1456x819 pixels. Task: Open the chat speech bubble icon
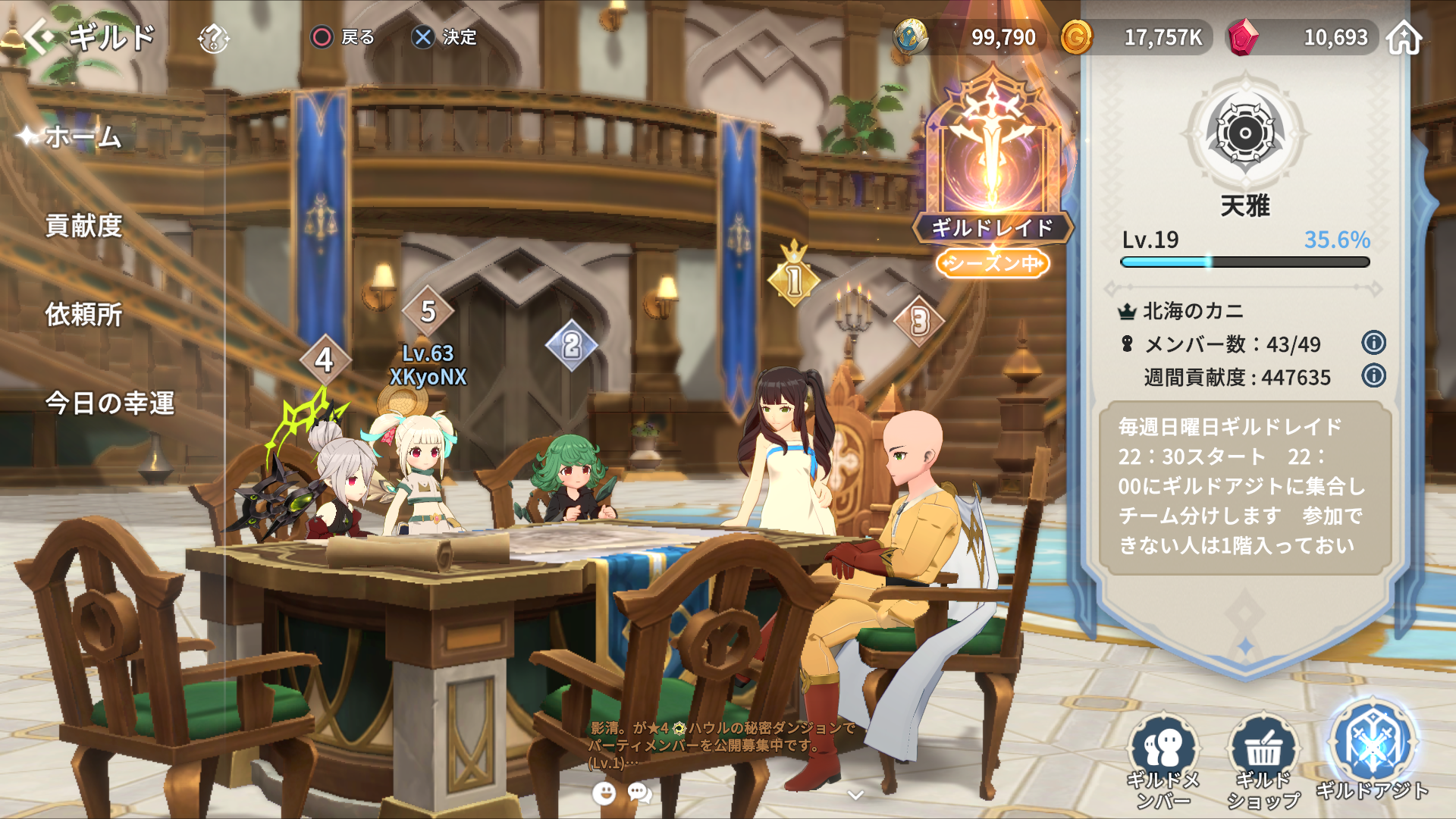point(640,793)
